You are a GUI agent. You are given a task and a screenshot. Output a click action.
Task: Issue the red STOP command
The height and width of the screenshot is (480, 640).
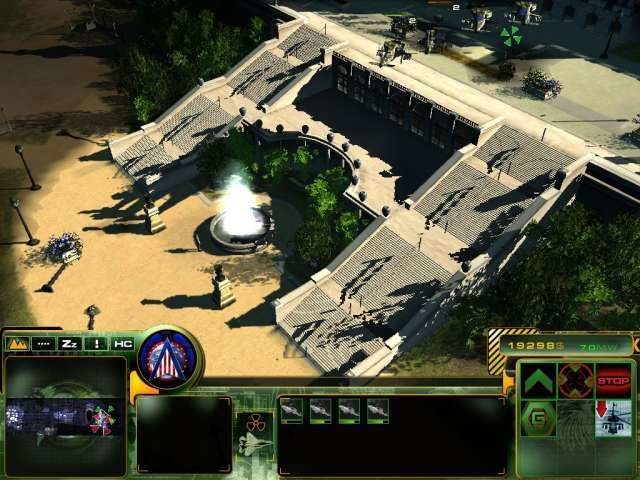[613, 380]
